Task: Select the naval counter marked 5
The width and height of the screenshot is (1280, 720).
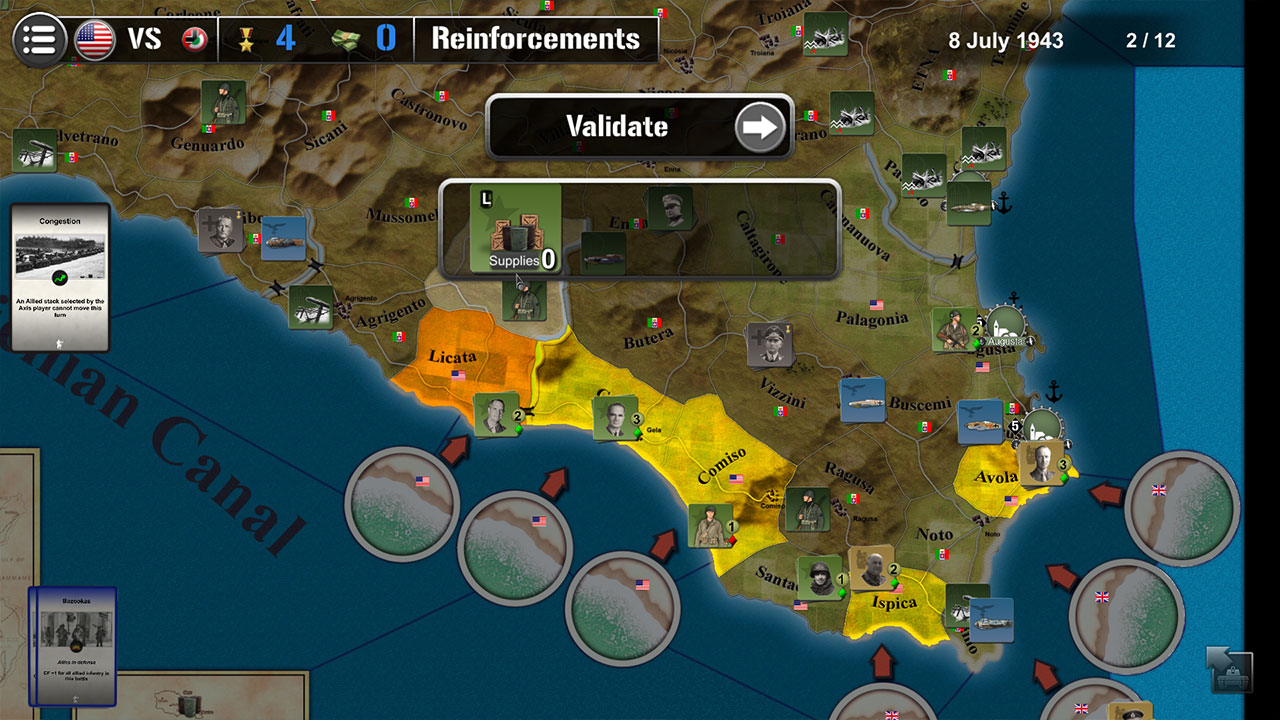Action: [x=981, y=420]
